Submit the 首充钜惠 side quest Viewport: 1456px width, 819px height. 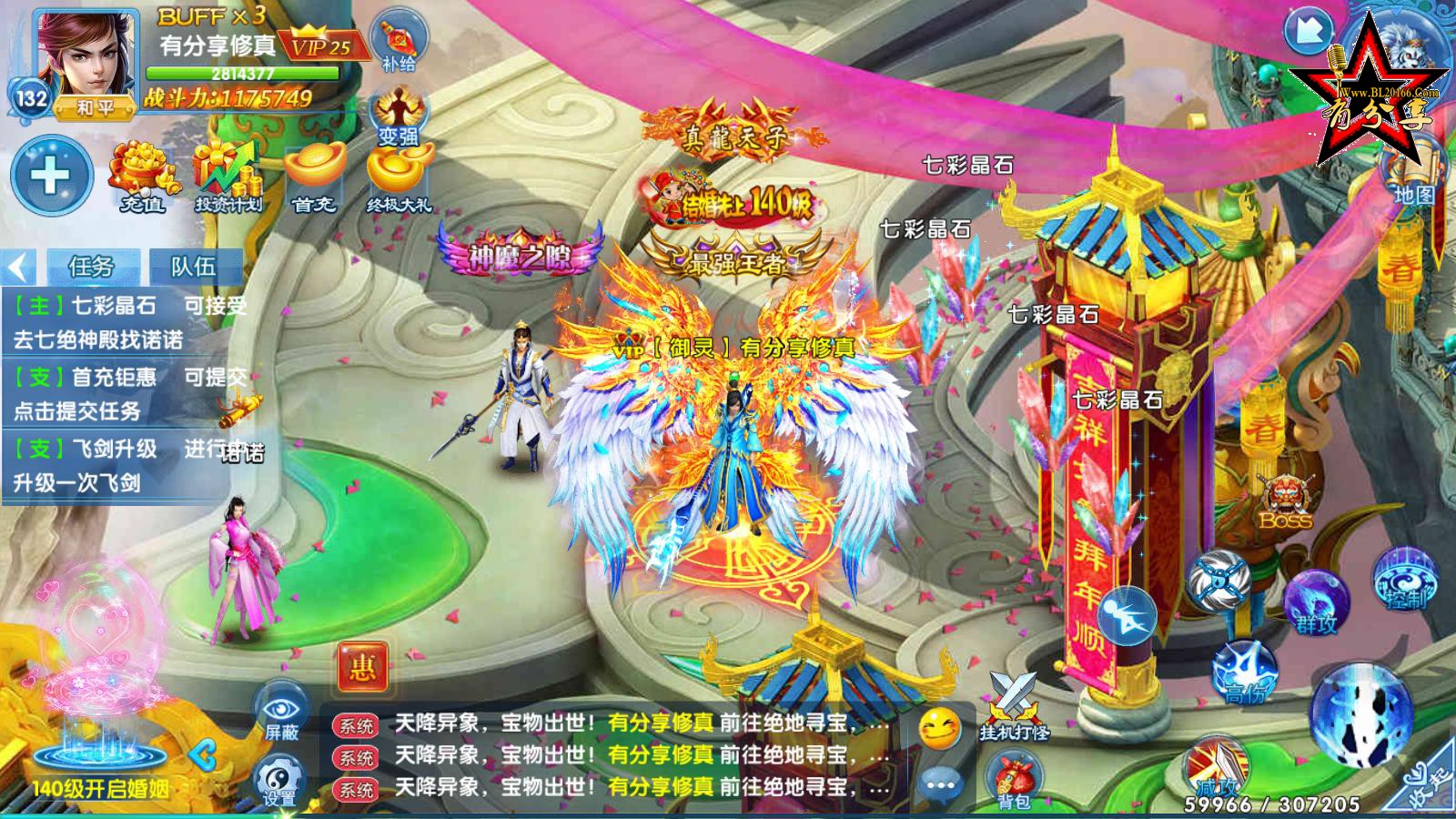click(118, 393)
